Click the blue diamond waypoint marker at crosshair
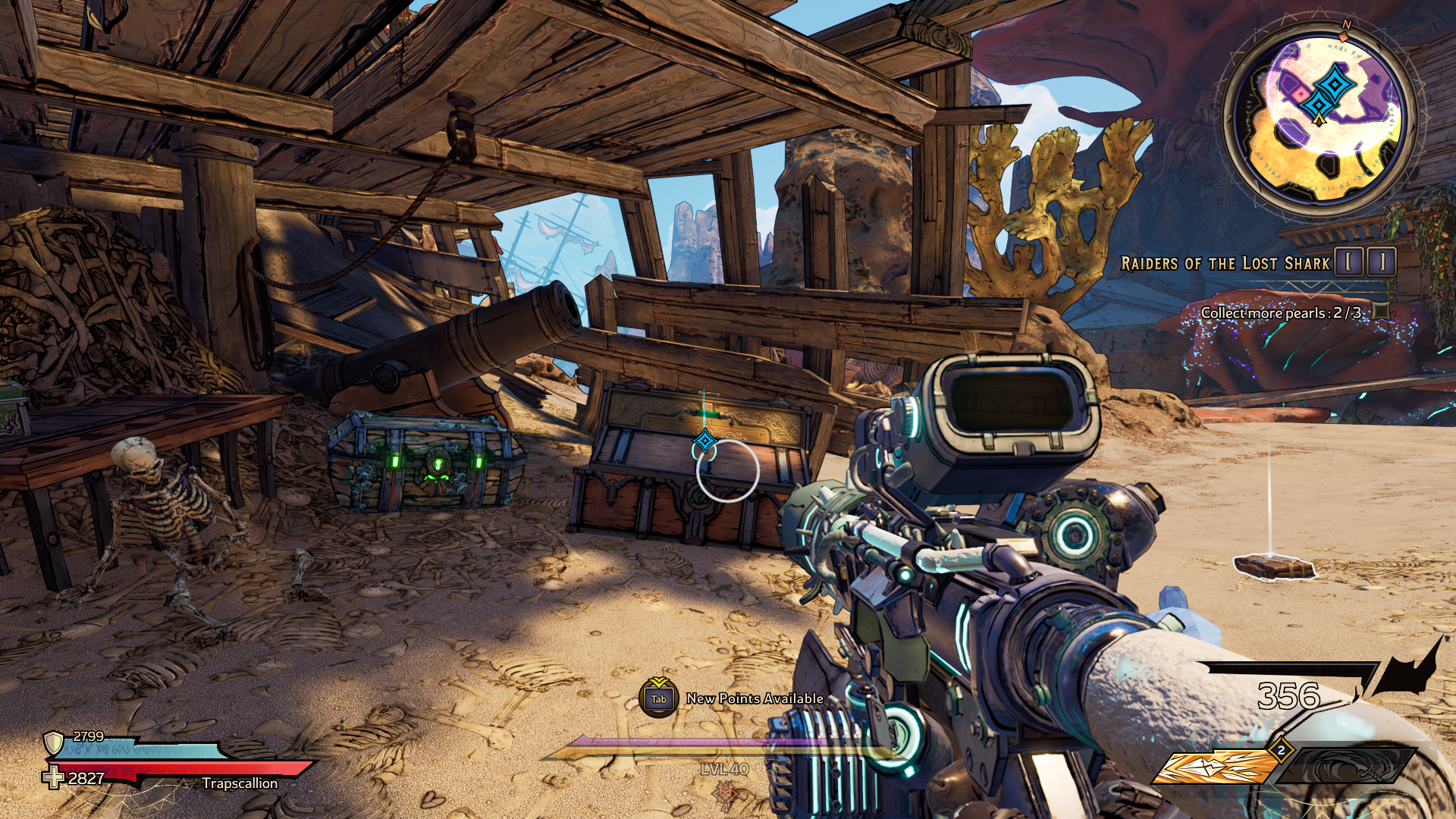This screenshot has height=819, width=1456. click(x=705, y=441)
